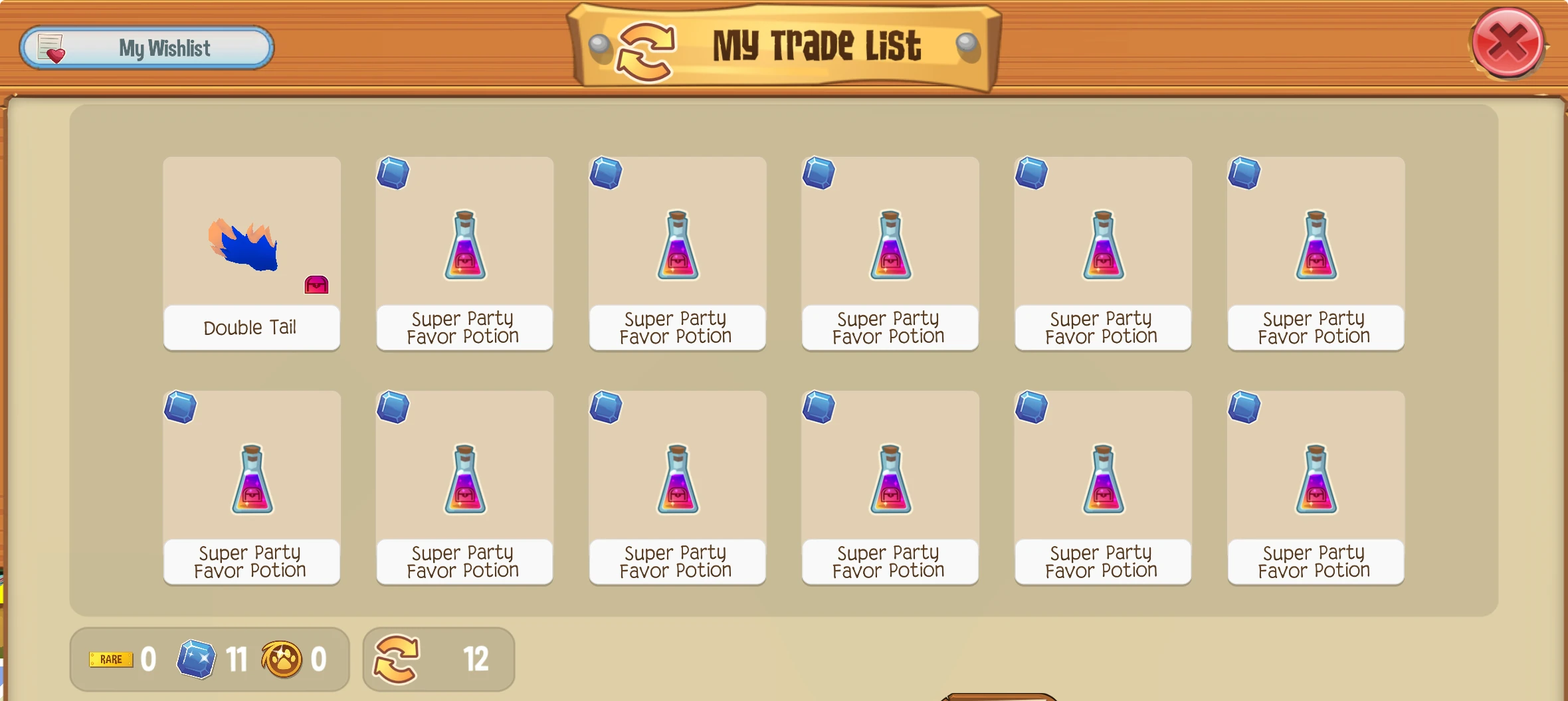Select the diamond badge on the bottom-right potion card

1245,407
